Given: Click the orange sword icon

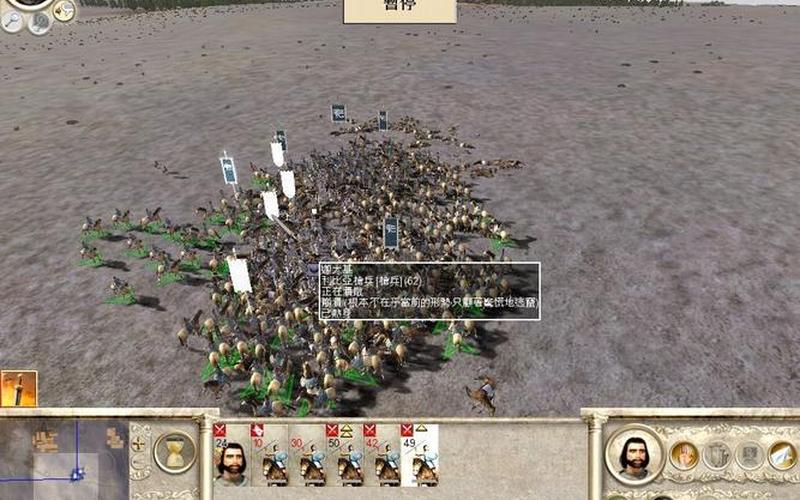Looking at the screenshot, I should pyautogui.click(x=18, y=388).
